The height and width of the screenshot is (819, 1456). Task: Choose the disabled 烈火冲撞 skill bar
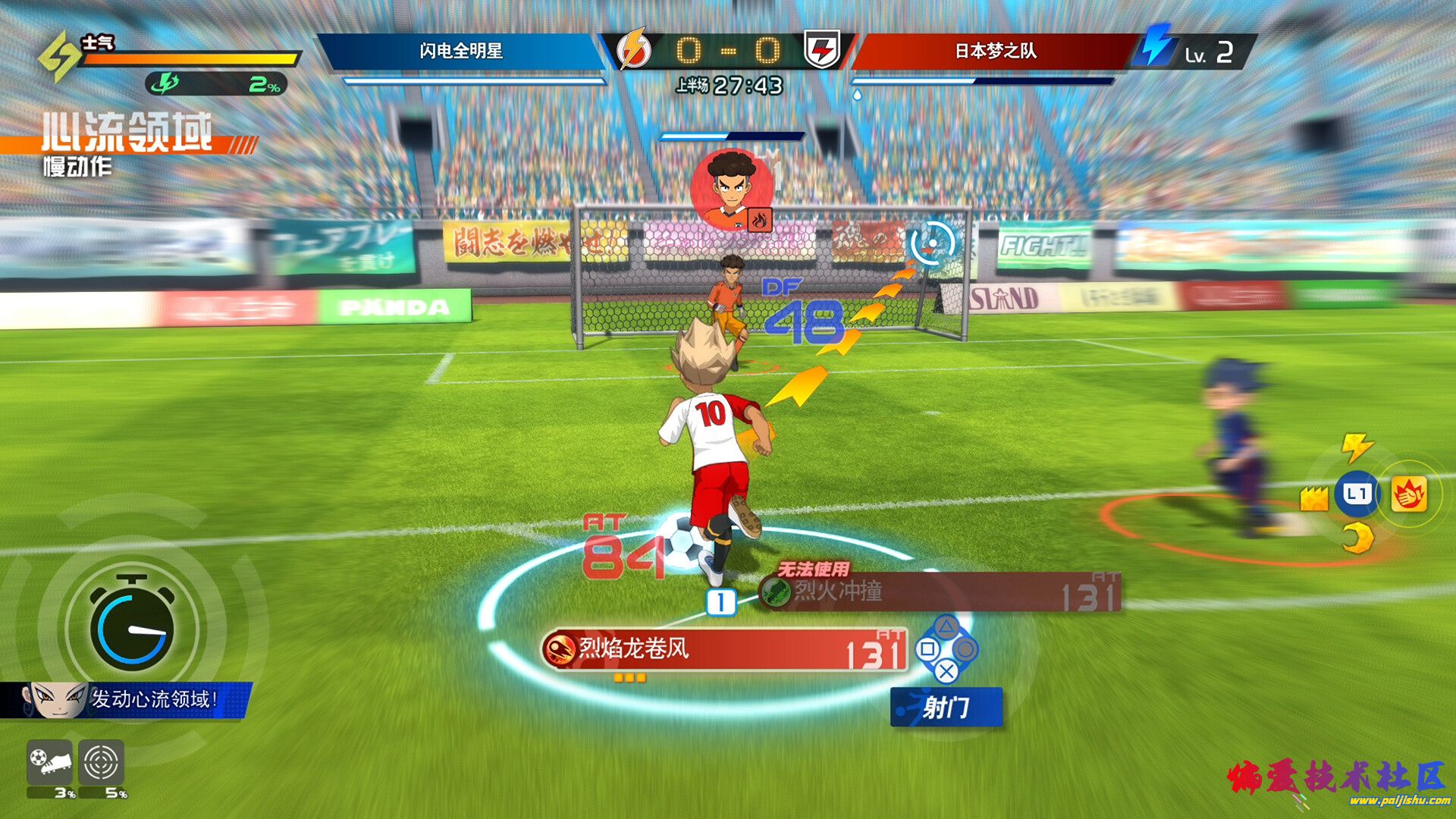(939, 592)
